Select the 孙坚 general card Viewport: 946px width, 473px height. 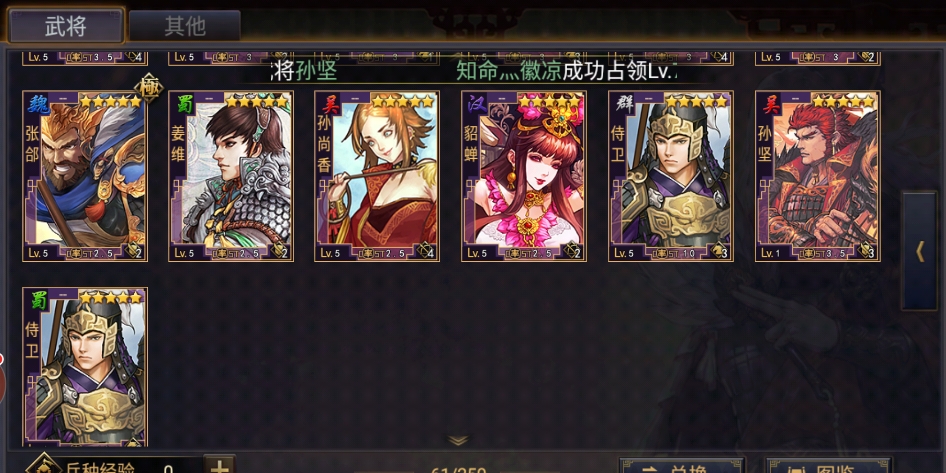[x=817, y=176]
